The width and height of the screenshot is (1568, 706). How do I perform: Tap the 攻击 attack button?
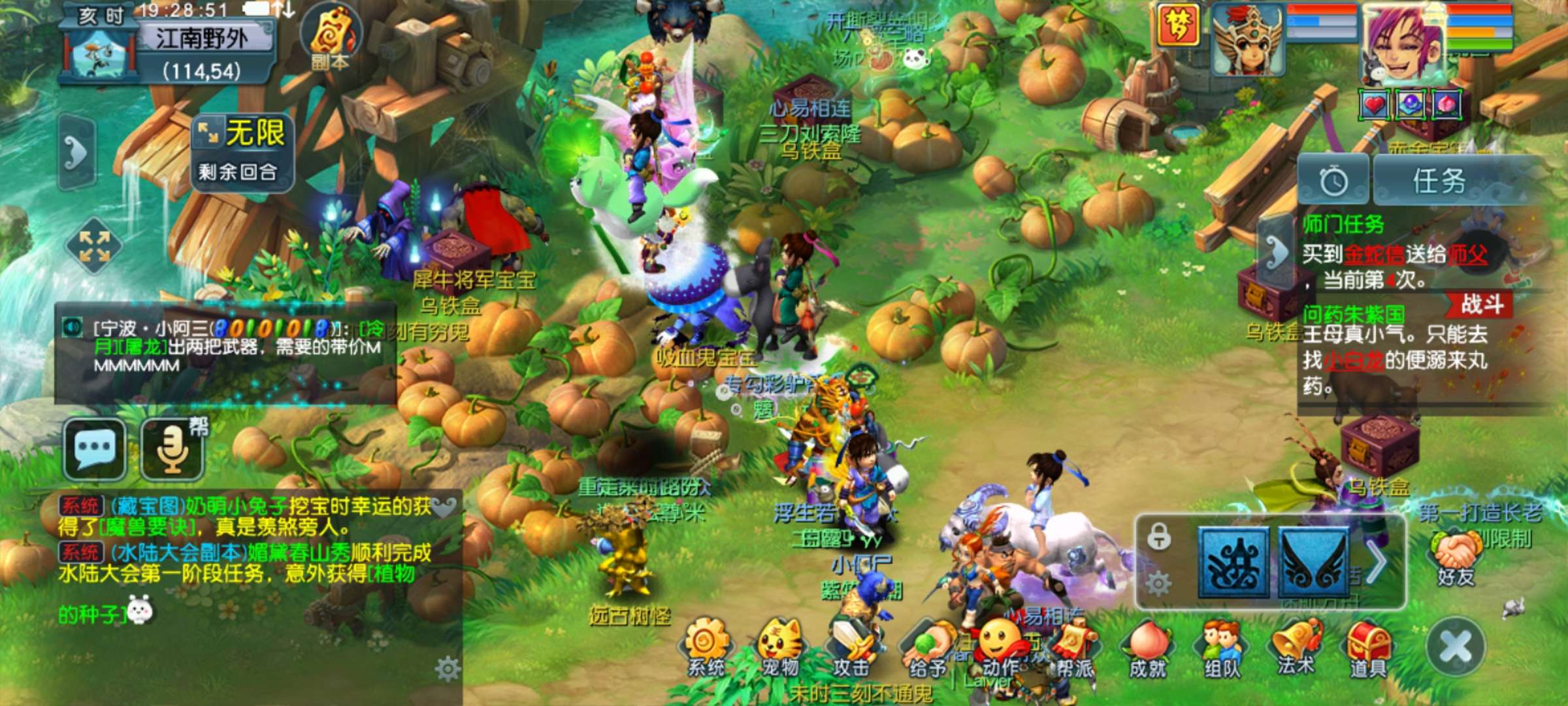coord(851,647)
